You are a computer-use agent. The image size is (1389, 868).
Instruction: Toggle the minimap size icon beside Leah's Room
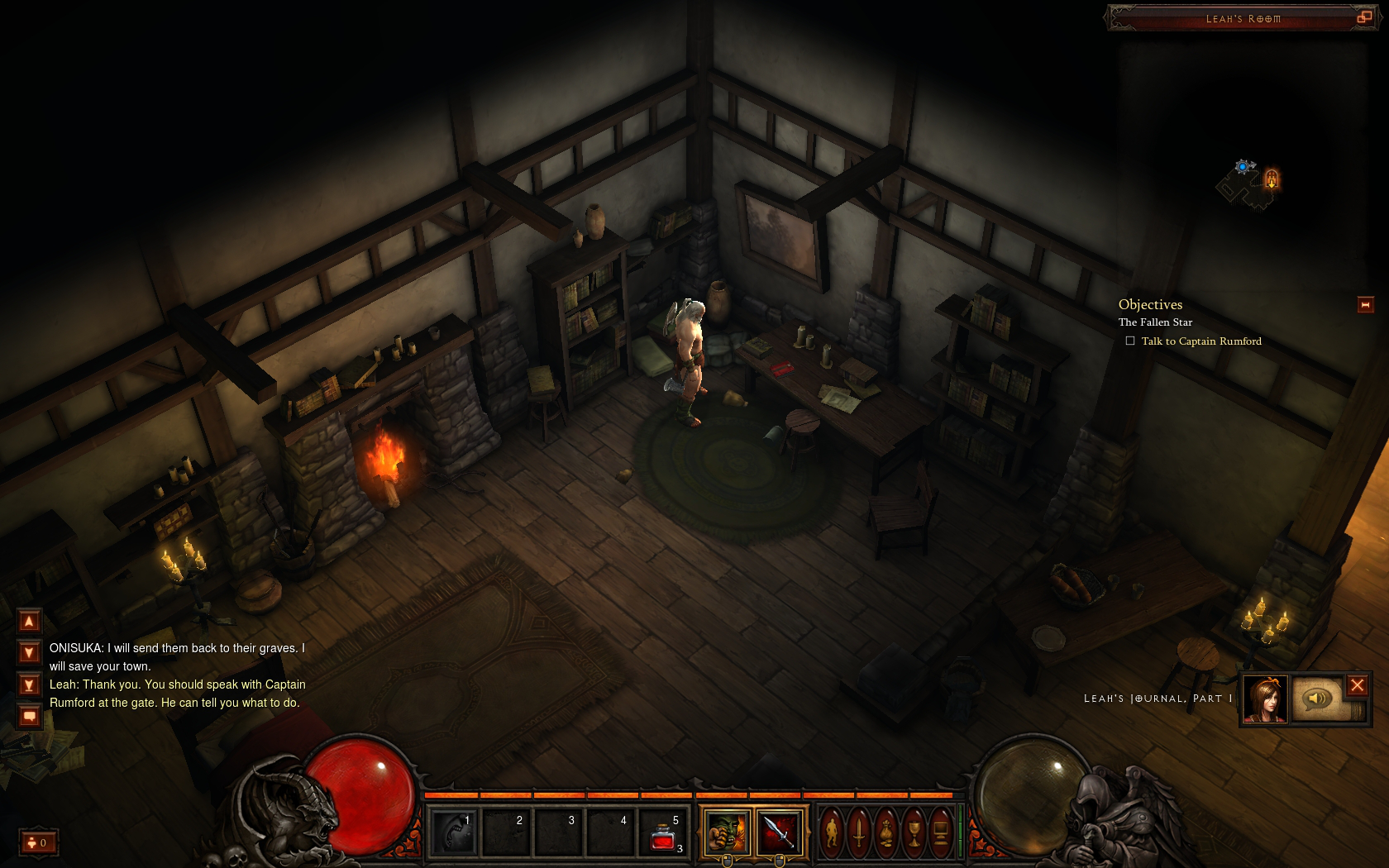(x=1364, y=17)
